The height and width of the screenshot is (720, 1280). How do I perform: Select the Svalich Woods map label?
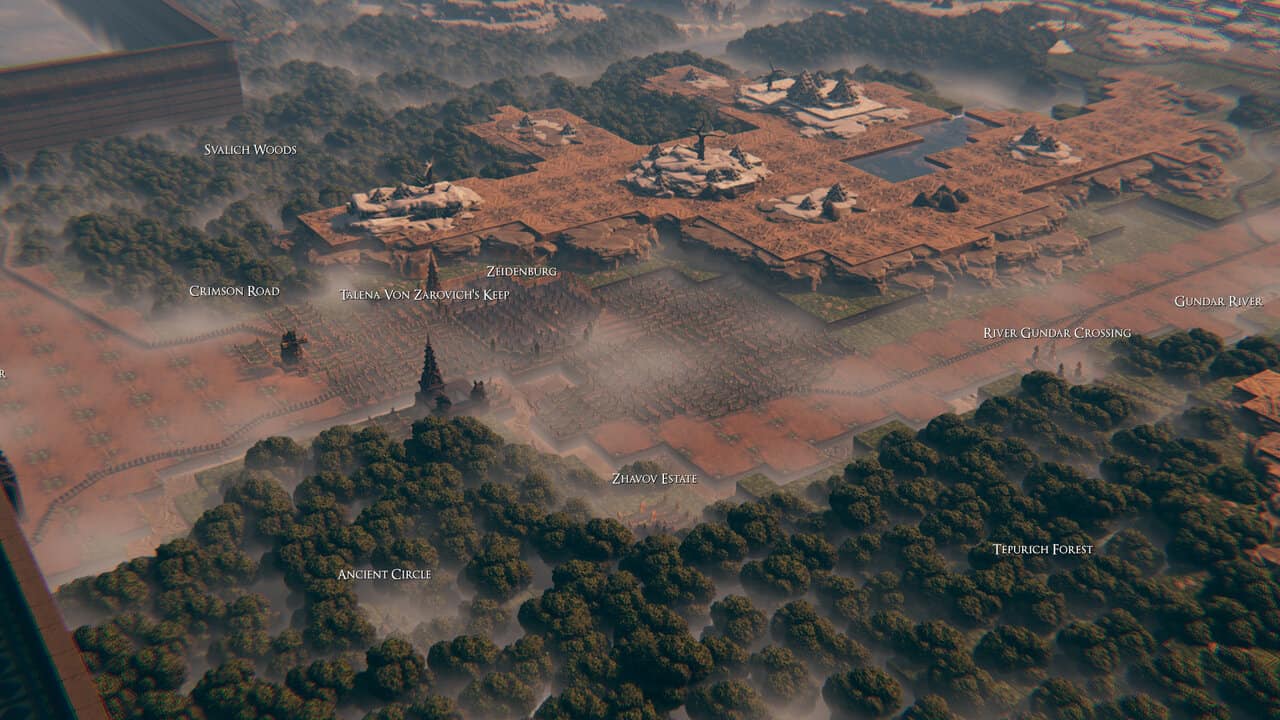(250, 150)
